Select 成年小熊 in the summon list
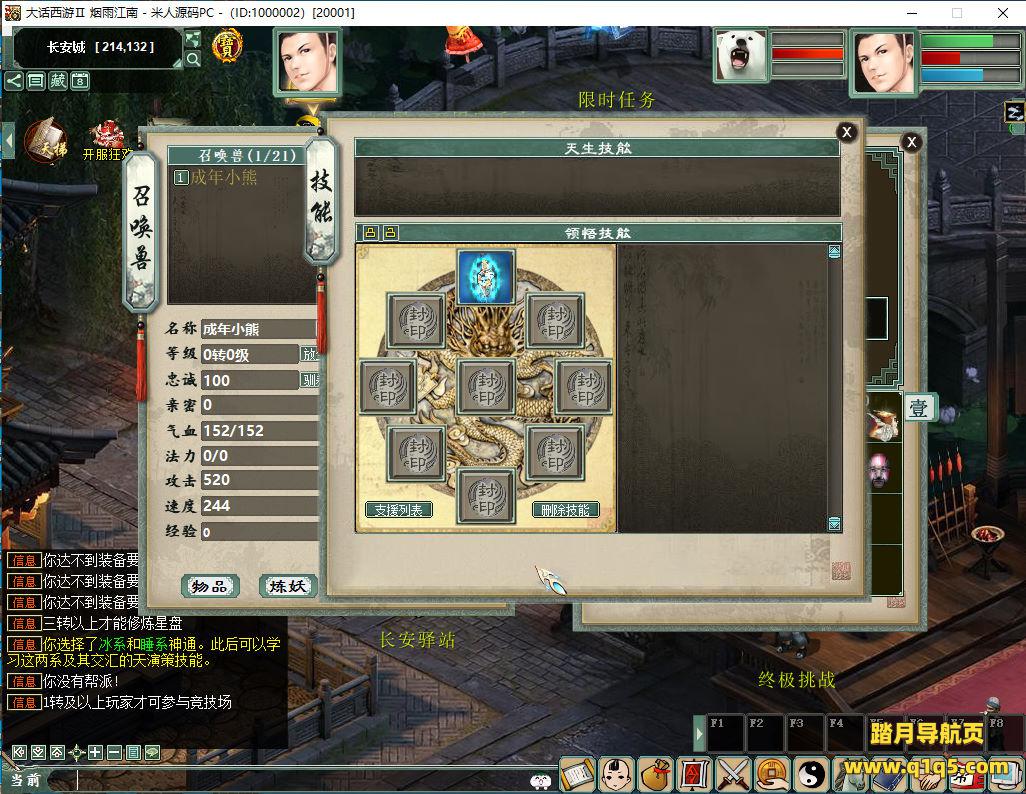The image size is (1026, 794). click(223, 178)
